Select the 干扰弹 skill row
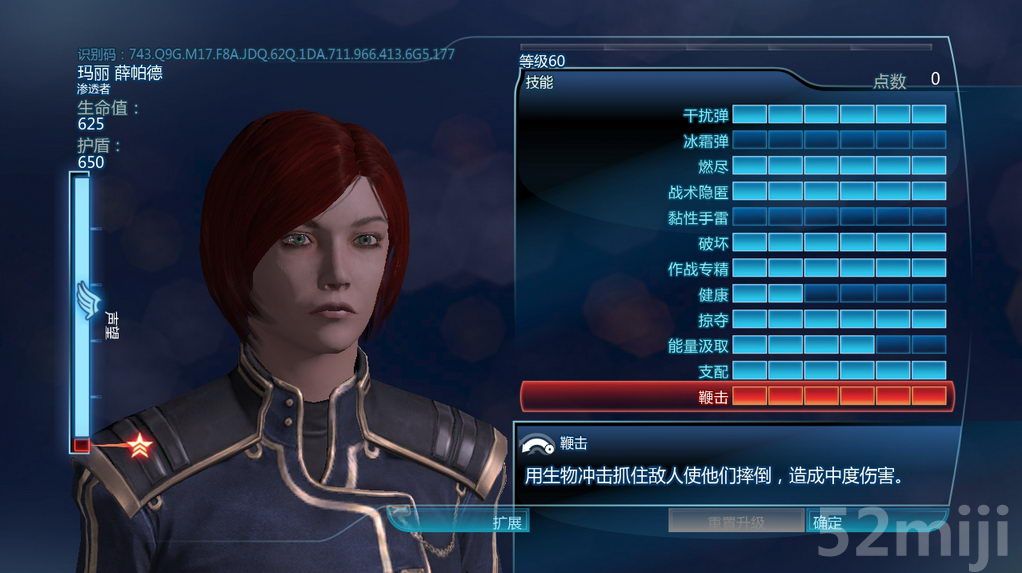The image size is (1022, 573). (735, 115)
